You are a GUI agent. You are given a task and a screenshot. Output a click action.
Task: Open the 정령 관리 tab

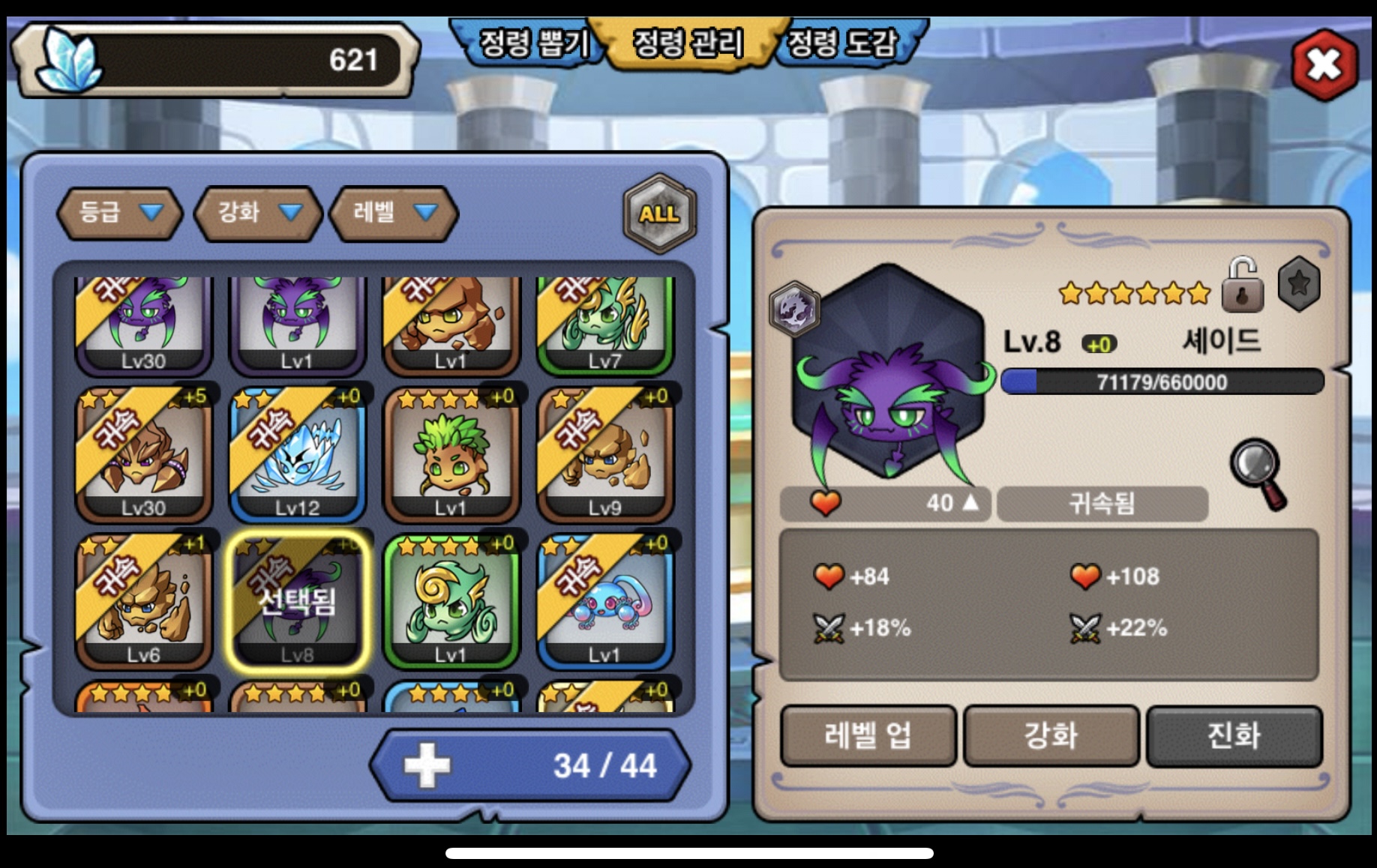[x=688, y=43]
